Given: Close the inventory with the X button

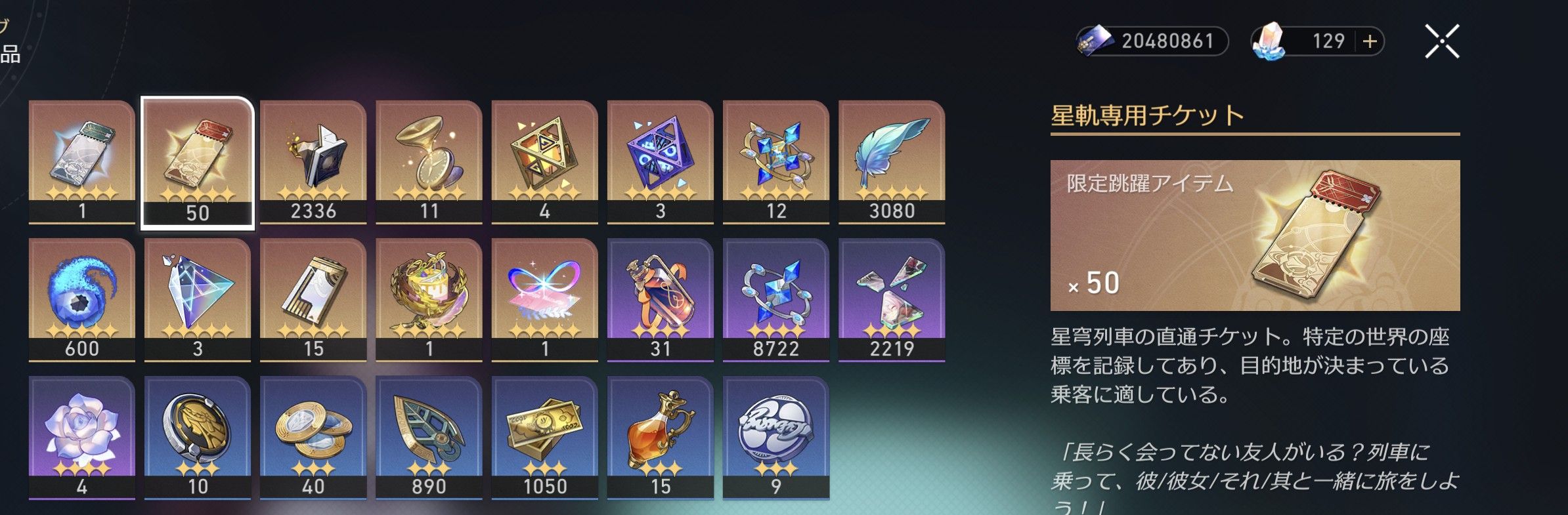Looking at the screenshot, I should point(1441,41).
